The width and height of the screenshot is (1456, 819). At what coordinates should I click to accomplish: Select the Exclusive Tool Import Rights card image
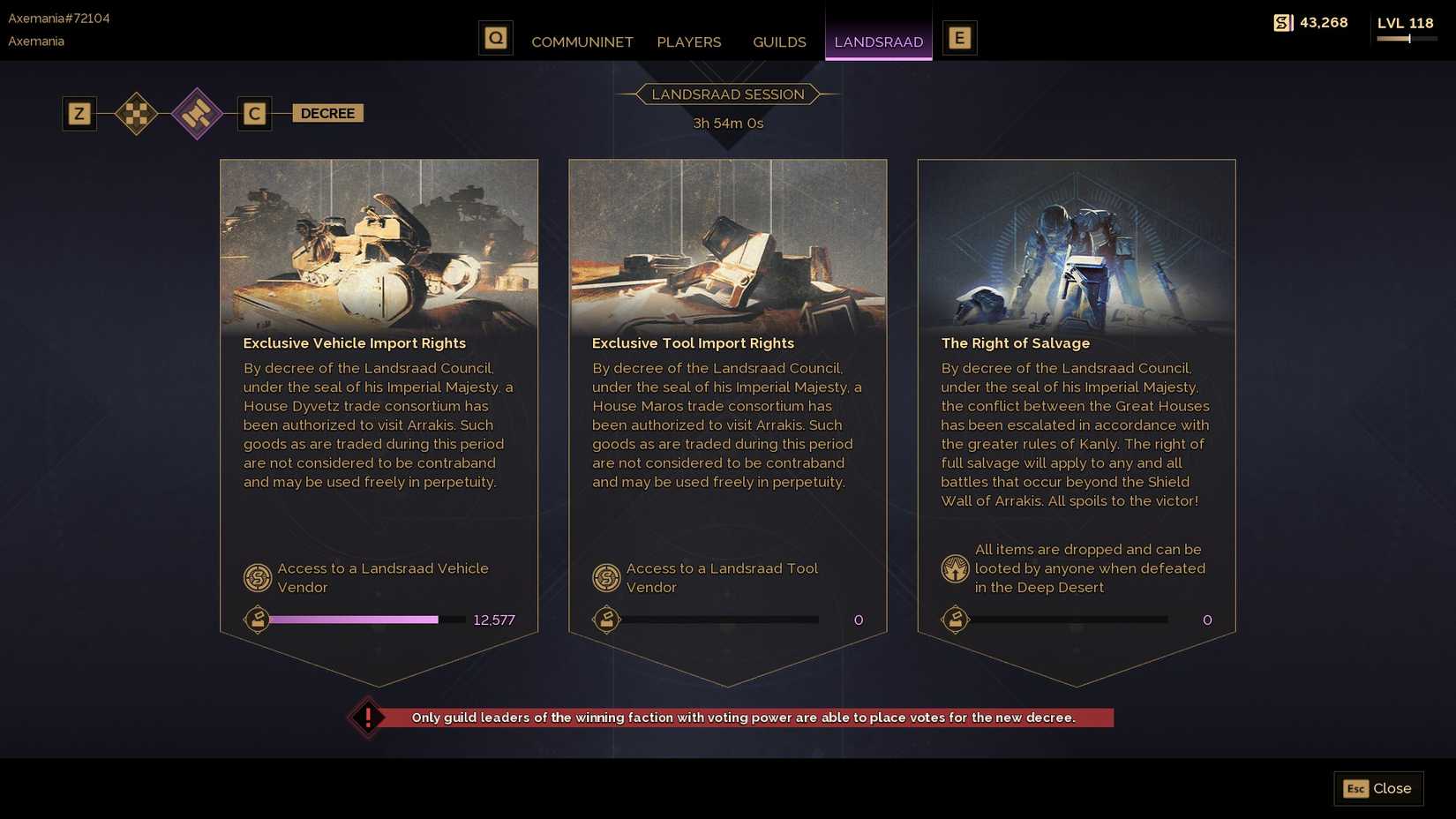(727, 244)
